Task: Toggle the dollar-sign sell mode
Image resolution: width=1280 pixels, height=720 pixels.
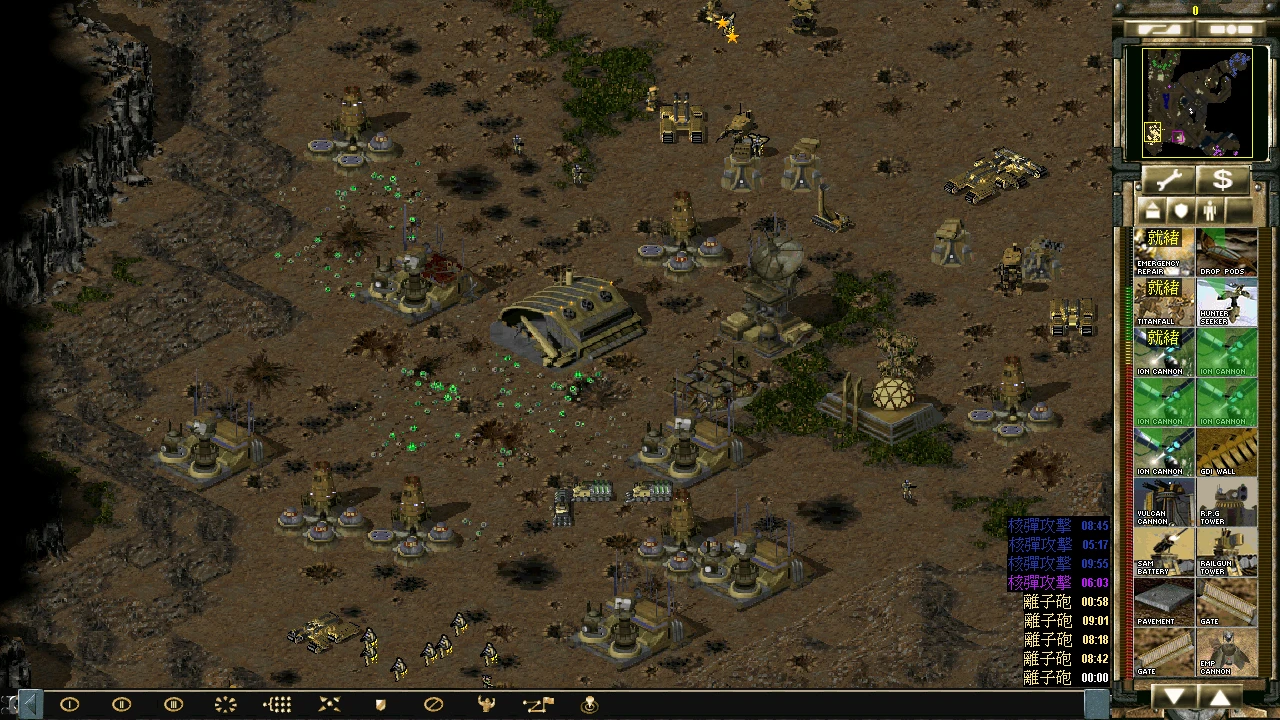Action: click(x=1222, y=180)
